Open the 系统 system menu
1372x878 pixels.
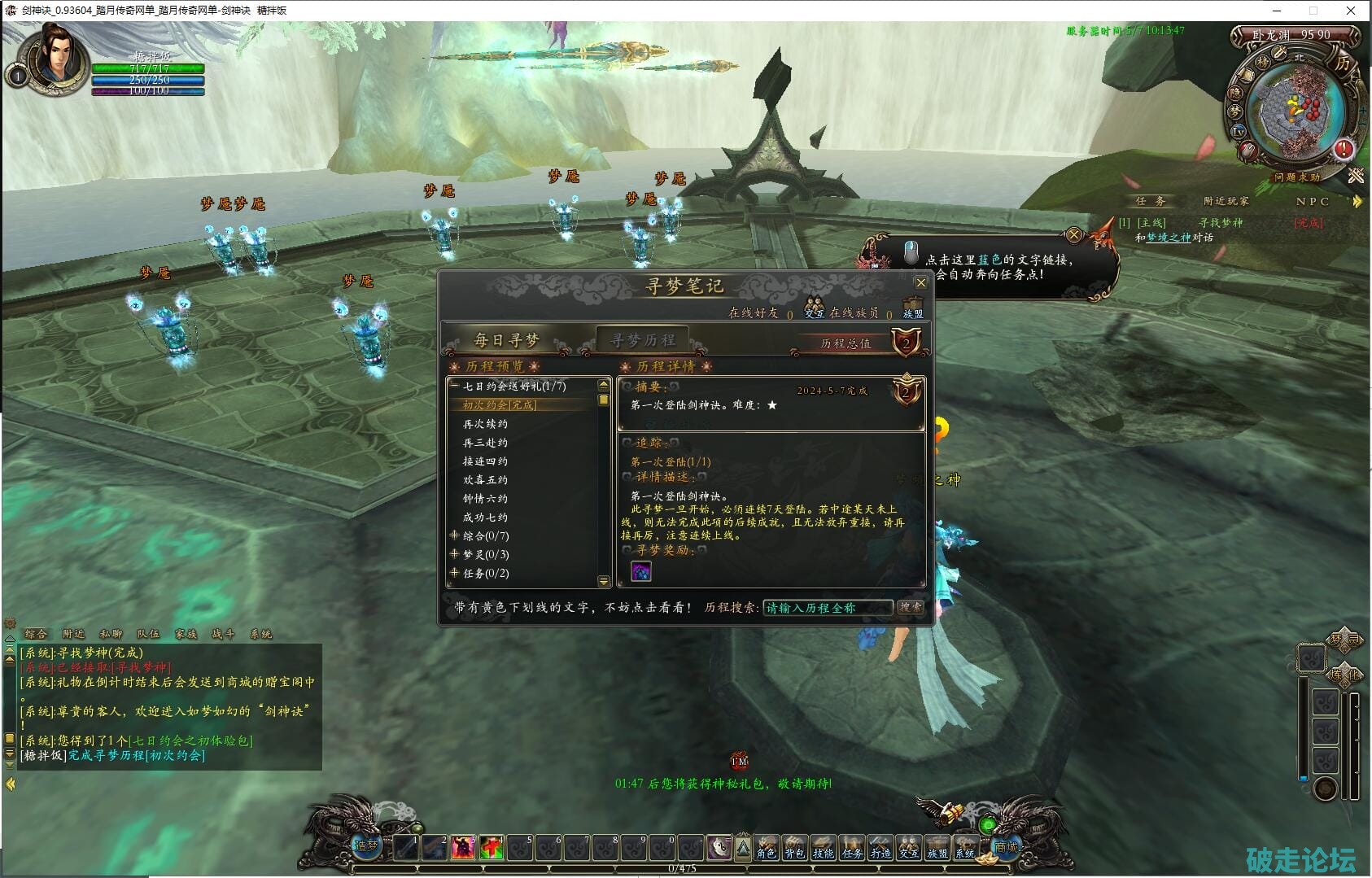click(x=965, y=848)
